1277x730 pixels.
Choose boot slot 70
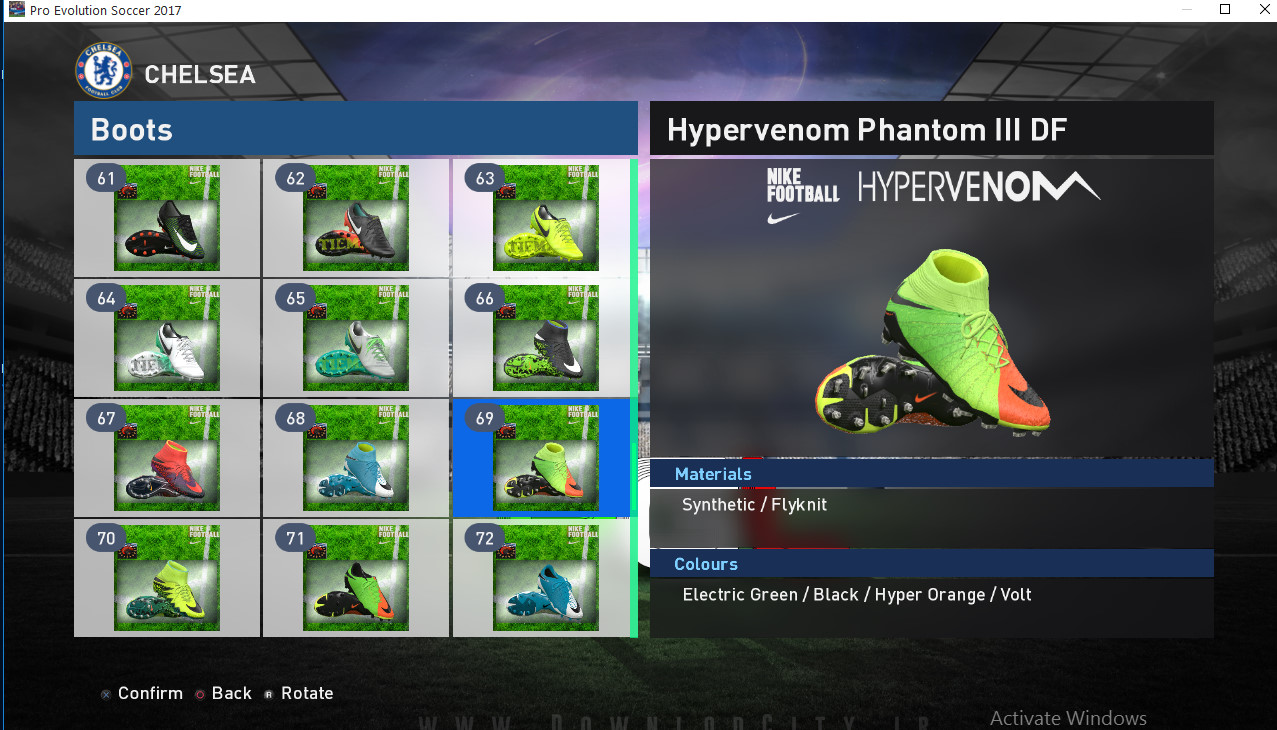167,578
